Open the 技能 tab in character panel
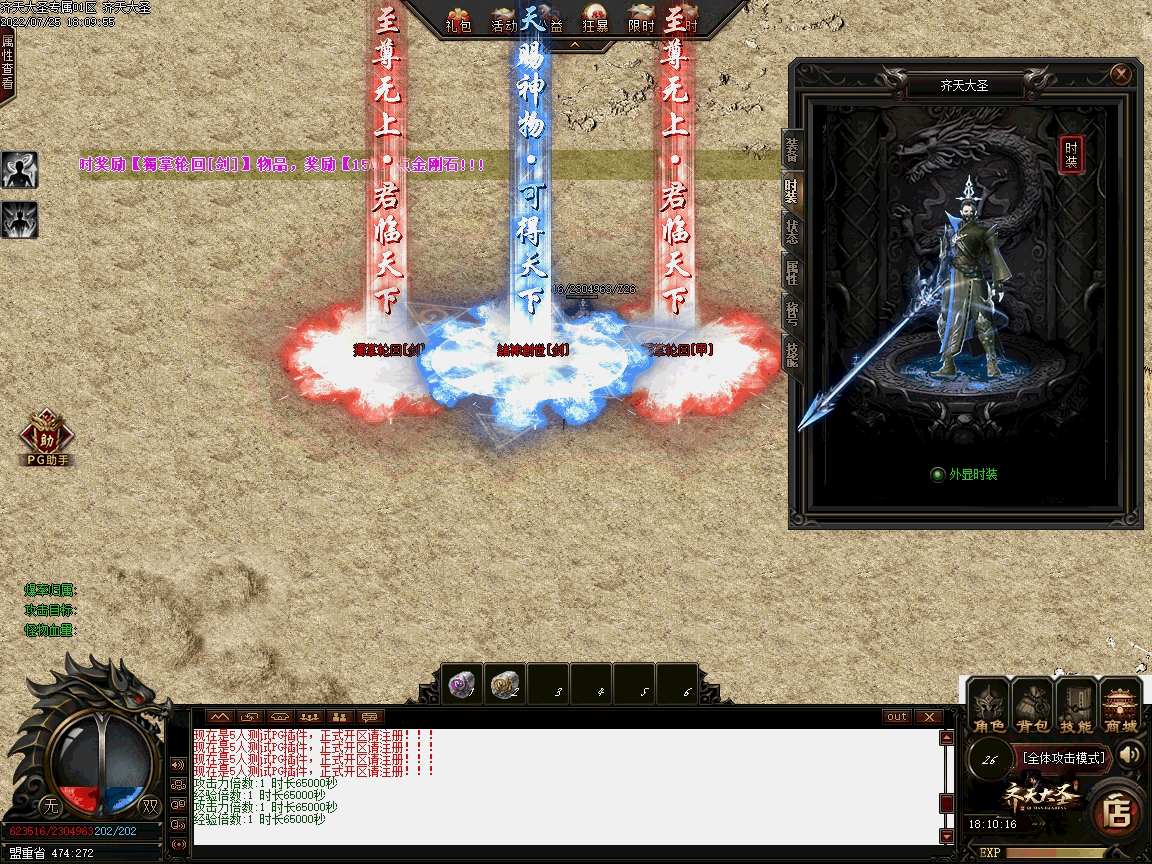 pos(792,353)
